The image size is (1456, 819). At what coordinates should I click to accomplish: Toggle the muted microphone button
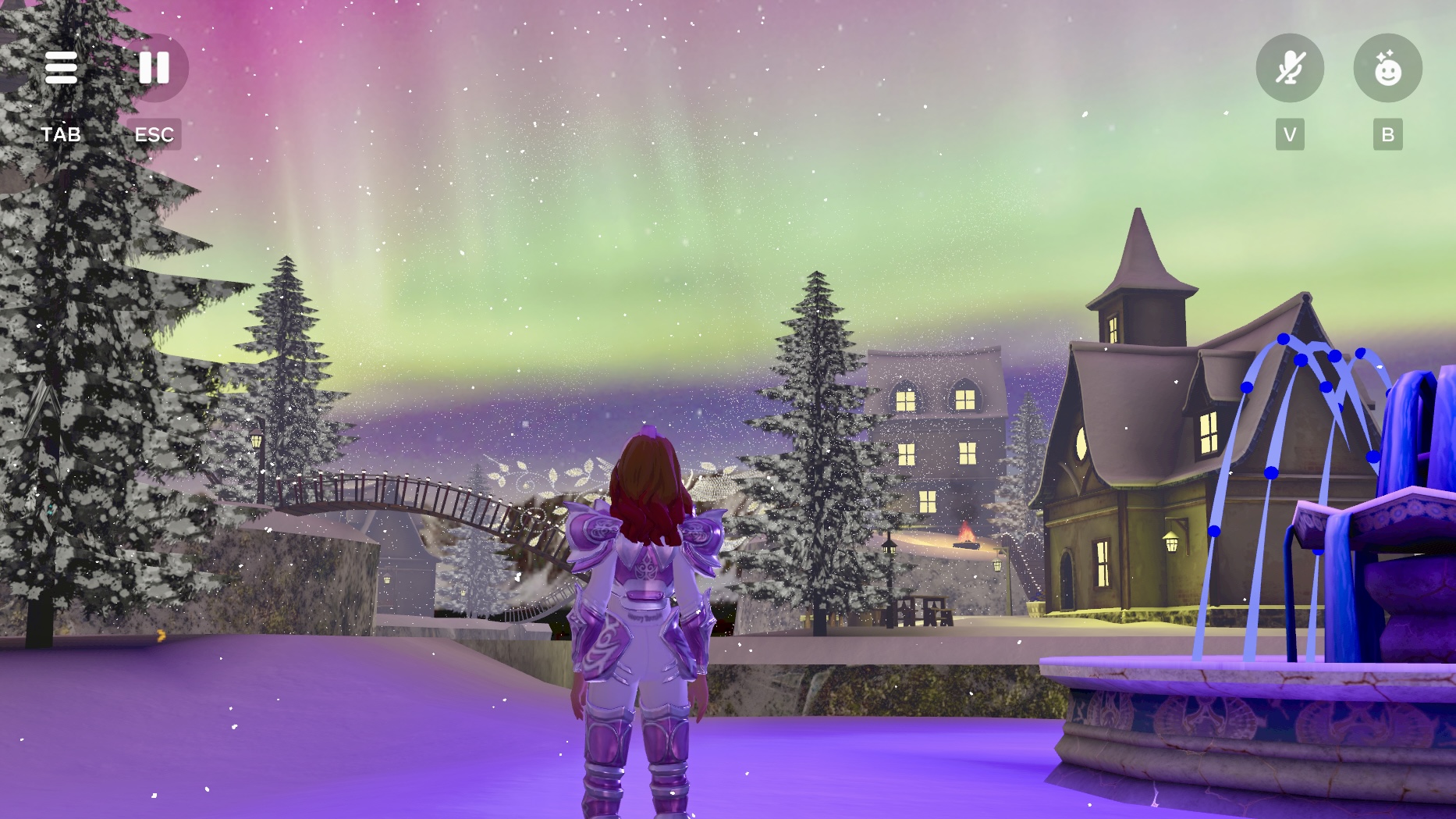pos(1289,69)
